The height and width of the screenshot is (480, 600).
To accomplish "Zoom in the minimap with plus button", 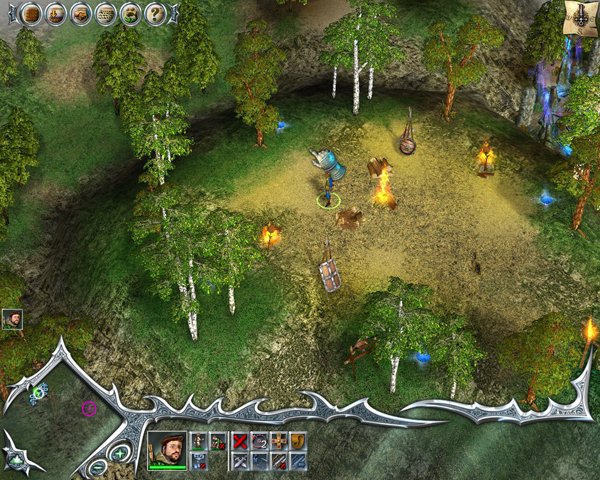I will coord(120,454).
